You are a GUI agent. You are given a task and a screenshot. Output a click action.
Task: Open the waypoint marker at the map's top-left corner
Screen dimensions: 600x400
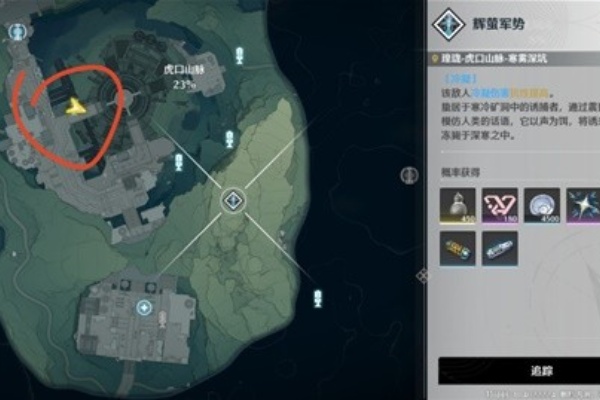click(x=16, y=32)
